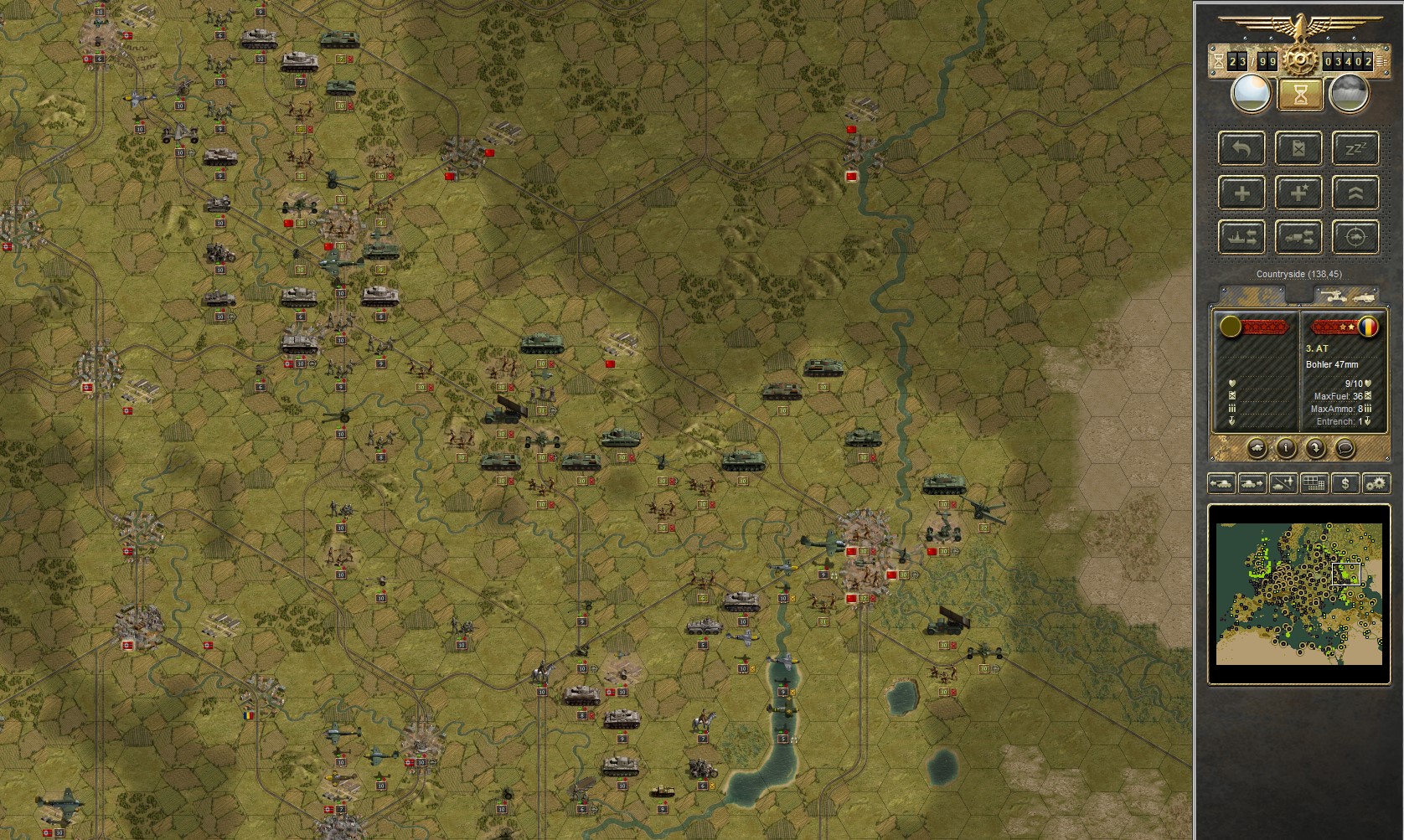This screenshot has width=1404, height=840.
Task: Click the reinforce unit plus icon
Action: (1241, 193)
